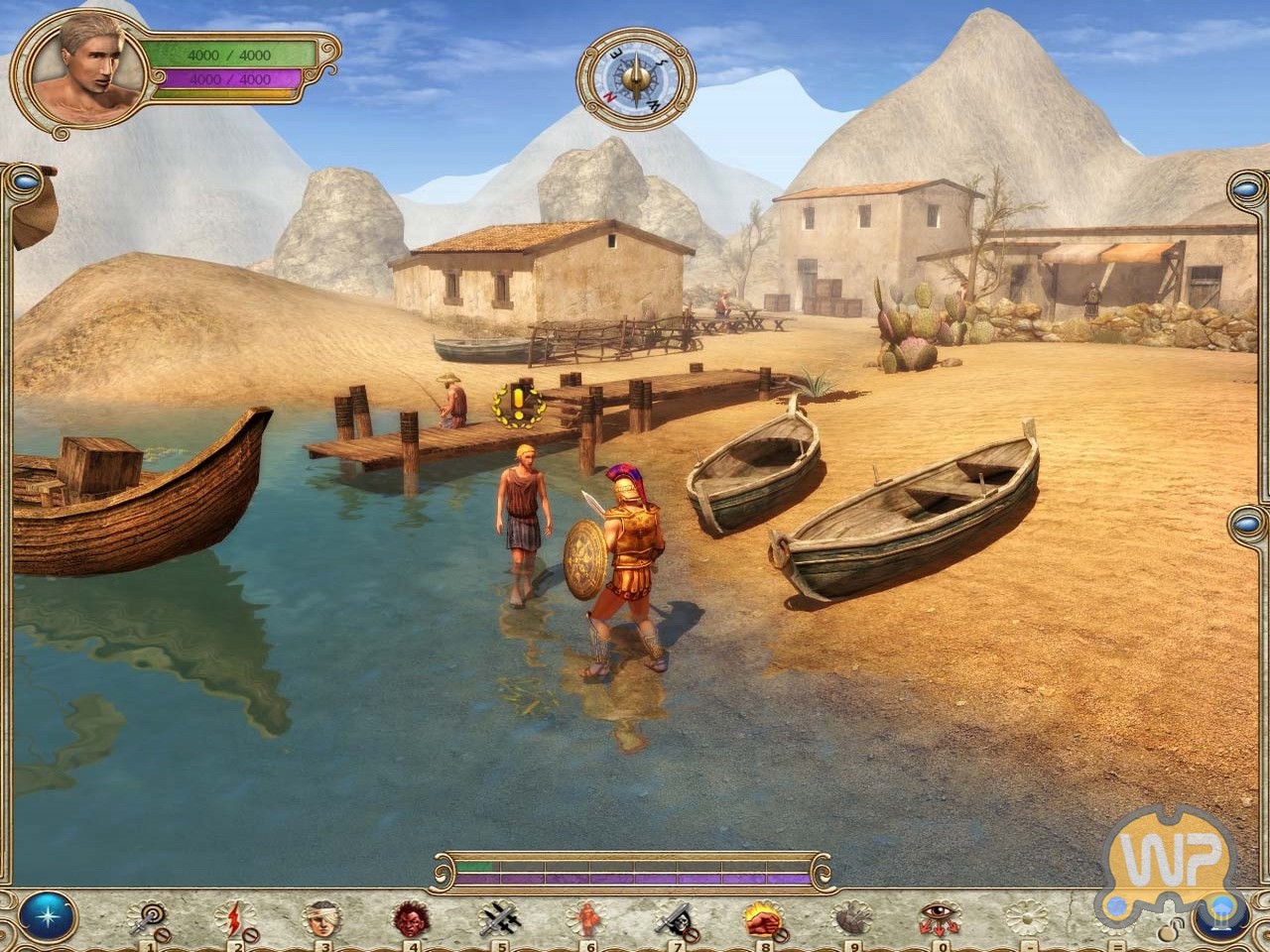
Task: Click the compass at the top
Action: (x=636, y=76)
